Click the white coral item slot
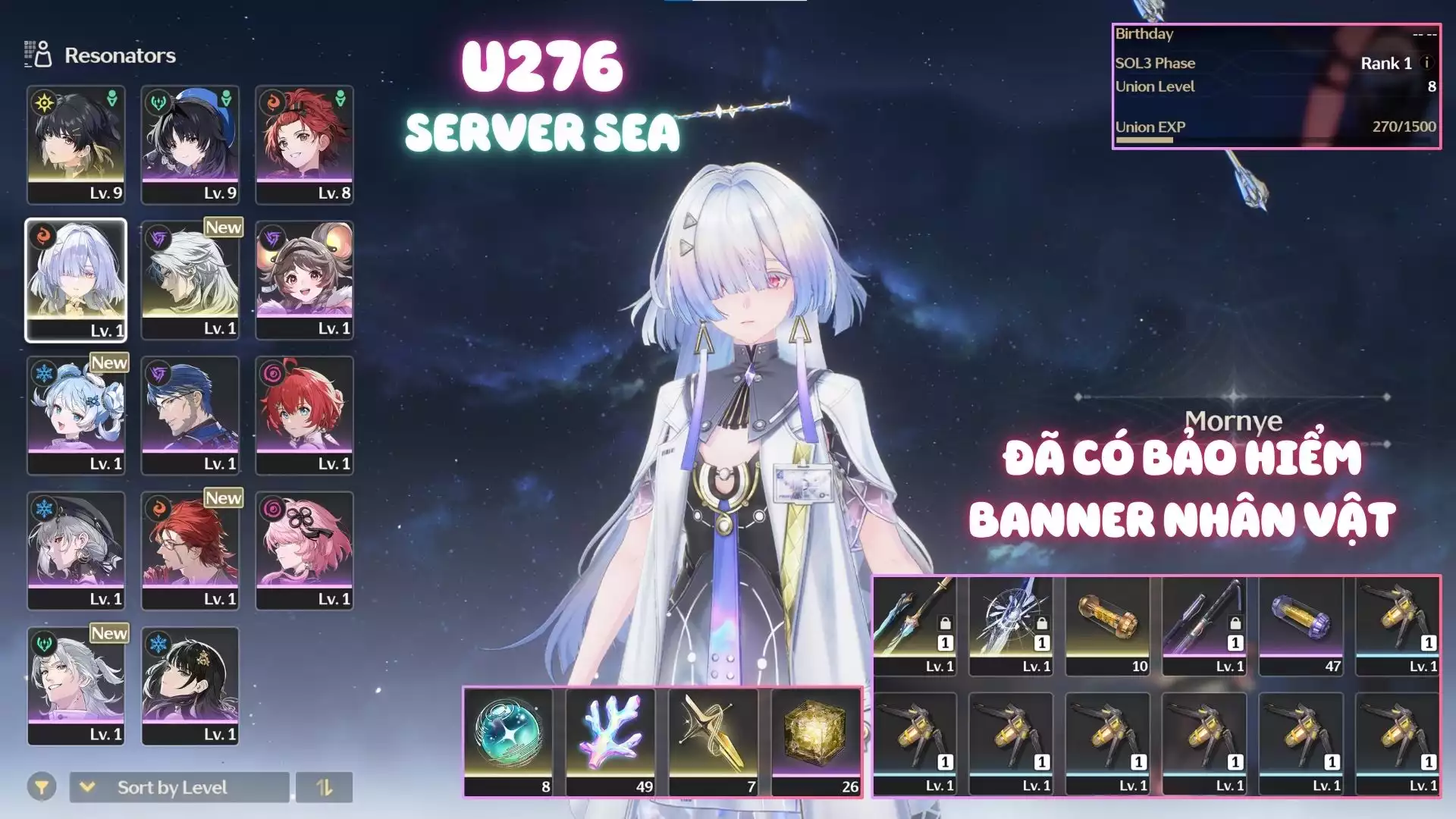 610,741
